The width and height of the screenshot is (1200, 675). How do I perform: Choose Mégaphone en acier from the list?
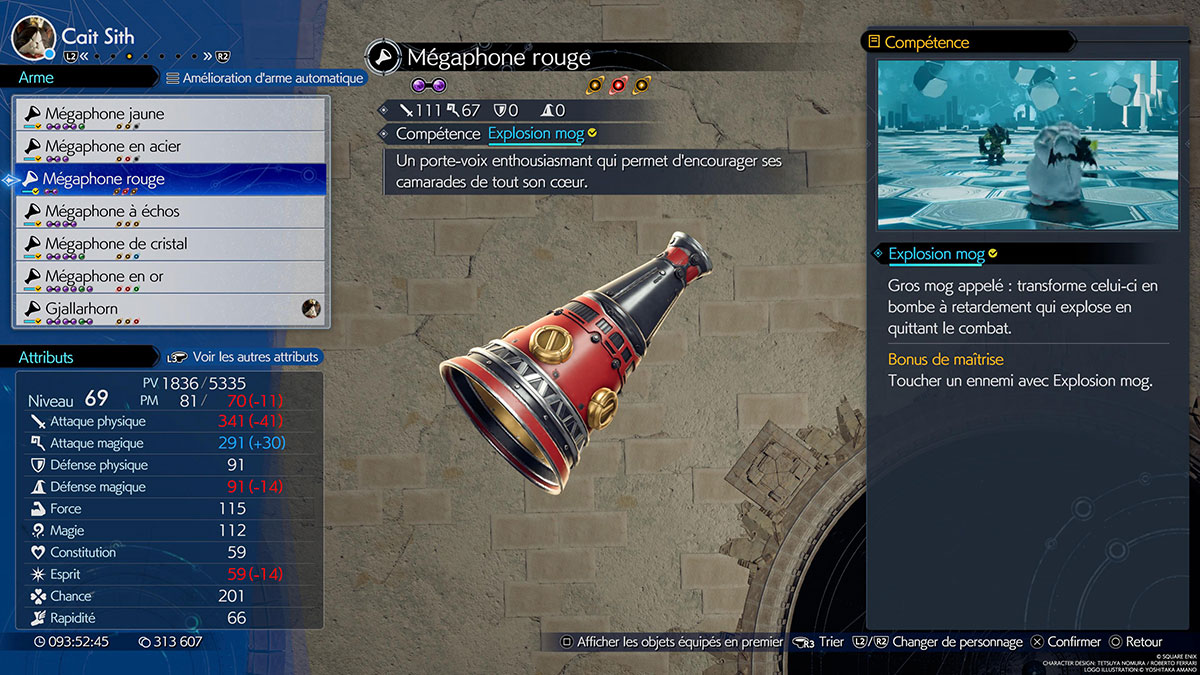coord(170,147)
